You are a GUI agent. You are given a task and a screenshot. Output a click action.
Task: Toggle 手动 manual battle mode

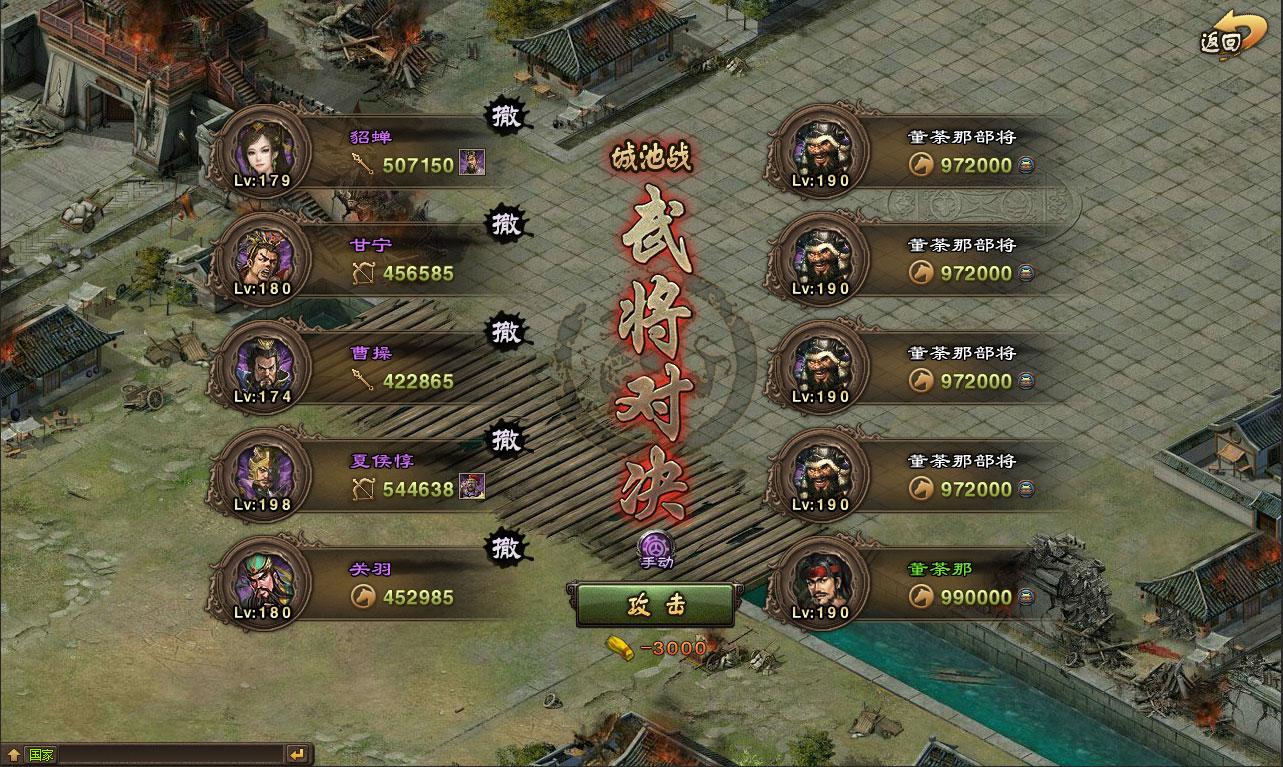655,550
